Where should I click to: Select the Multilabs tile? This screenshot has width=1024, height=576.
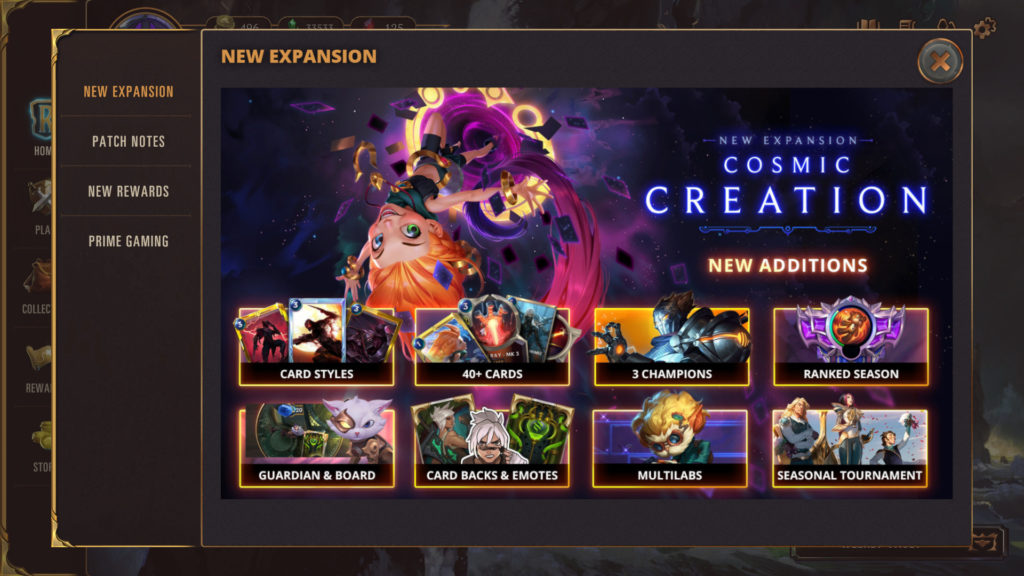coord(671,447)
